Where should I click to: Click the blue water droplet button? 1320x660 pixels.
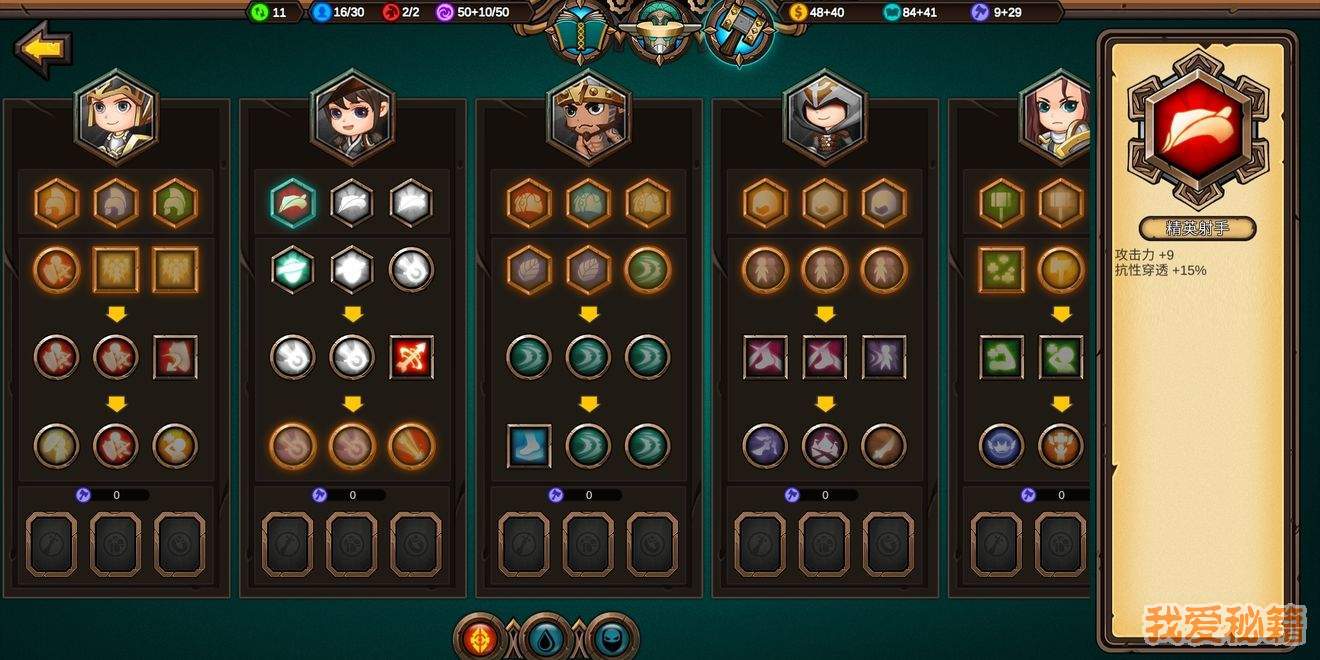(546, 637)
